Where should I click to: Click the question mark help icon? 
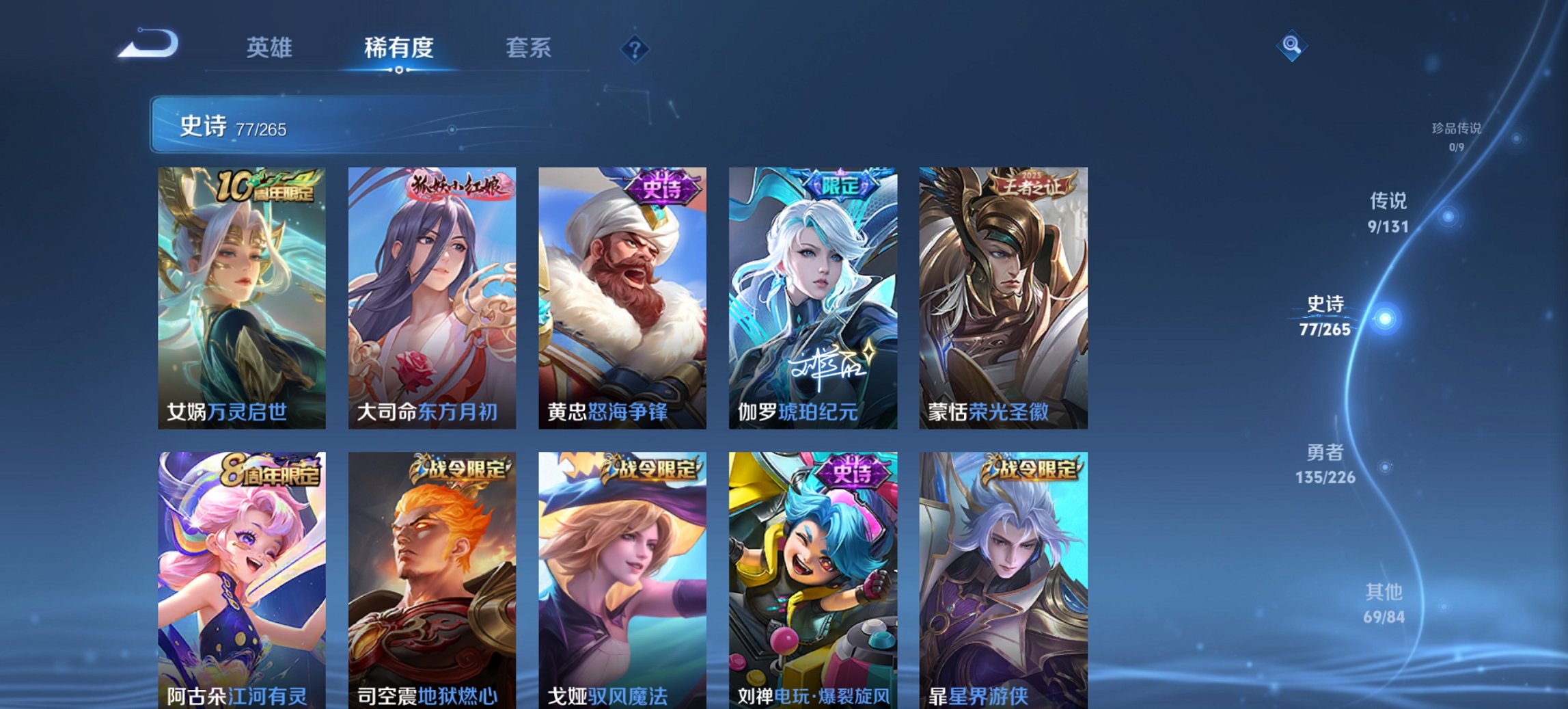[635, 48]
